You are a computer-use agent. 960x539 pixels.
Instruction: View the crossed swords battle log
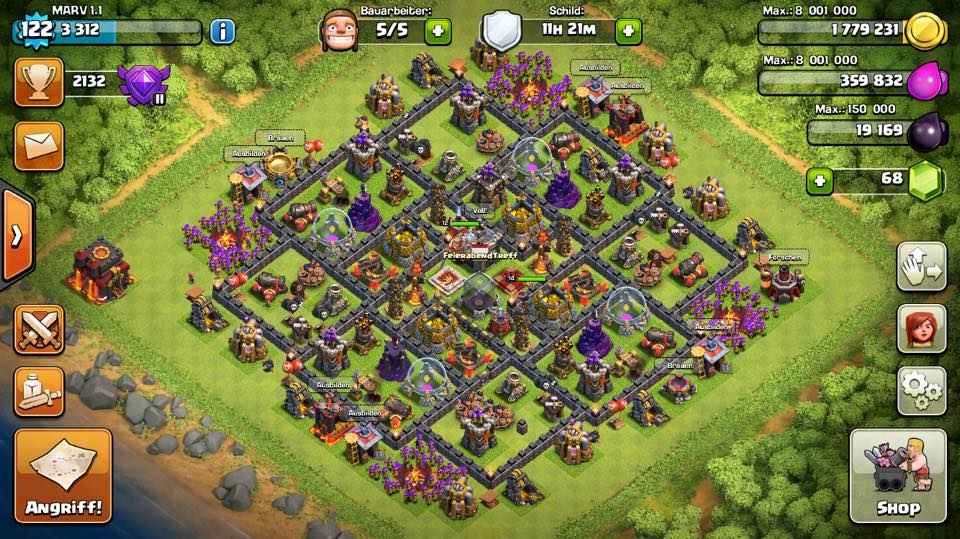tap(39, 329)
